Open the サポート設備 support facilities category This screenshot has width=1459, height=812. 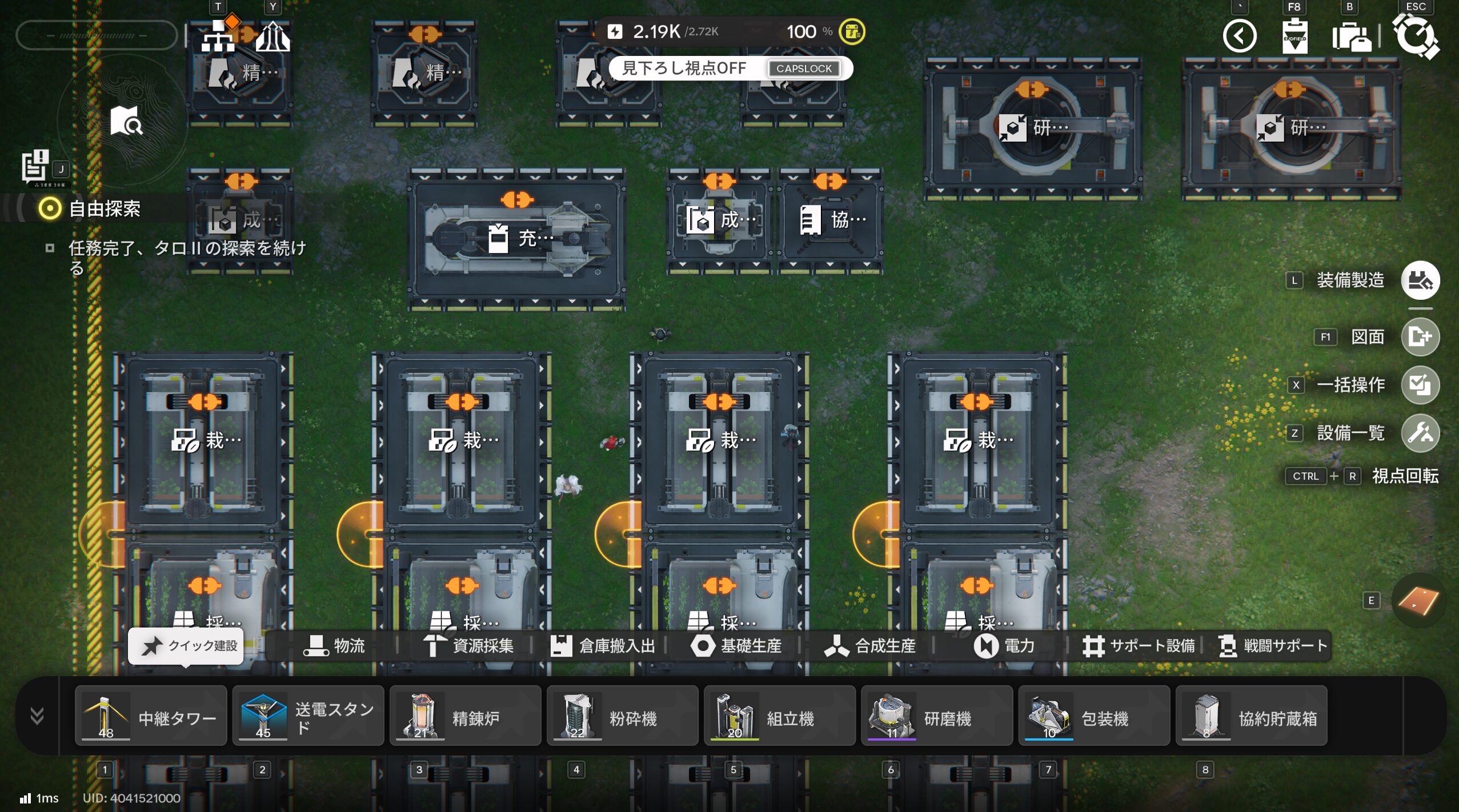click(x=1139, y=646)
